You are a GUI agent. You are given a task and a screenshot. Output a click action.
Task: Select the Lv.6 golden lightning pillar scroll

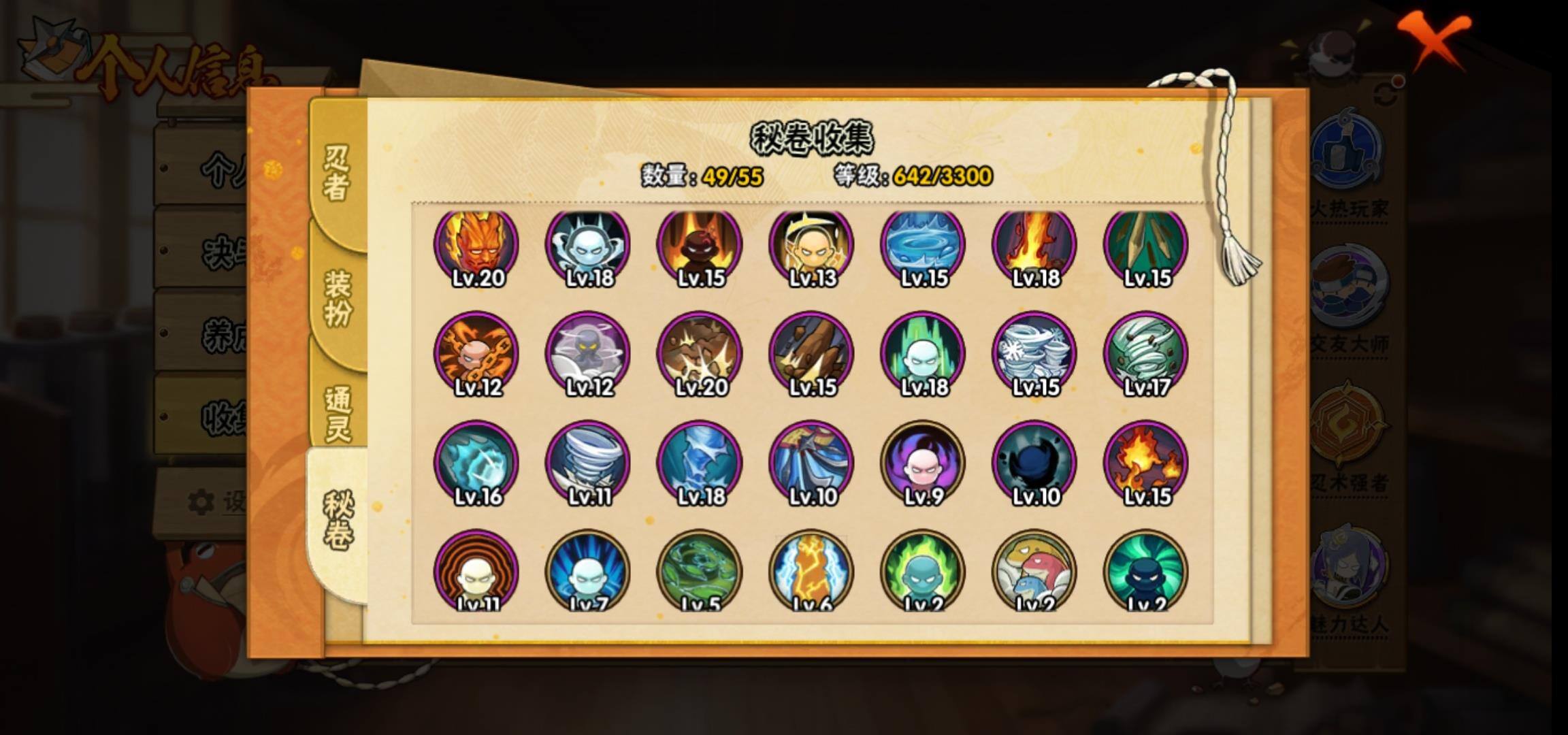tap(811, 572)
